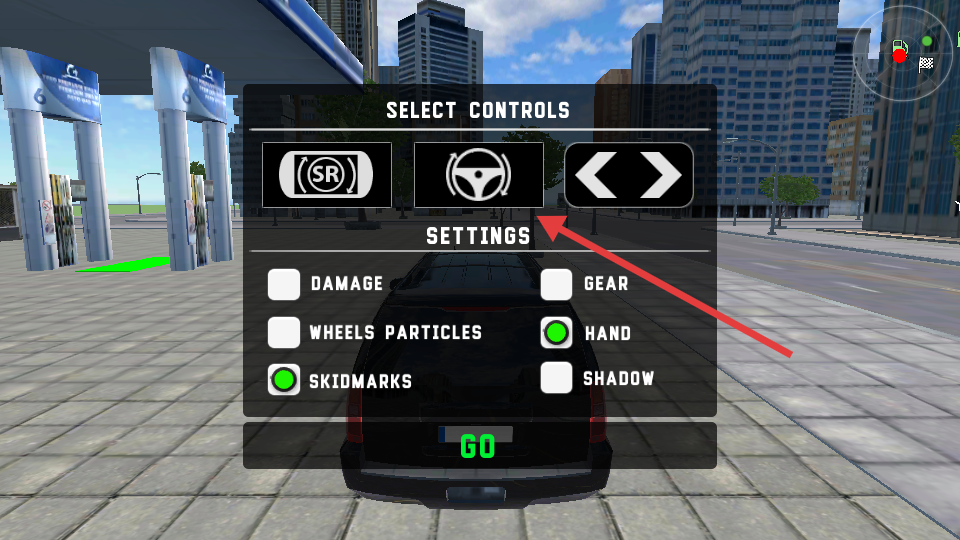Select the SR tilt control option
The height and width of the screenshot is (540, 960).
point(327,175)
